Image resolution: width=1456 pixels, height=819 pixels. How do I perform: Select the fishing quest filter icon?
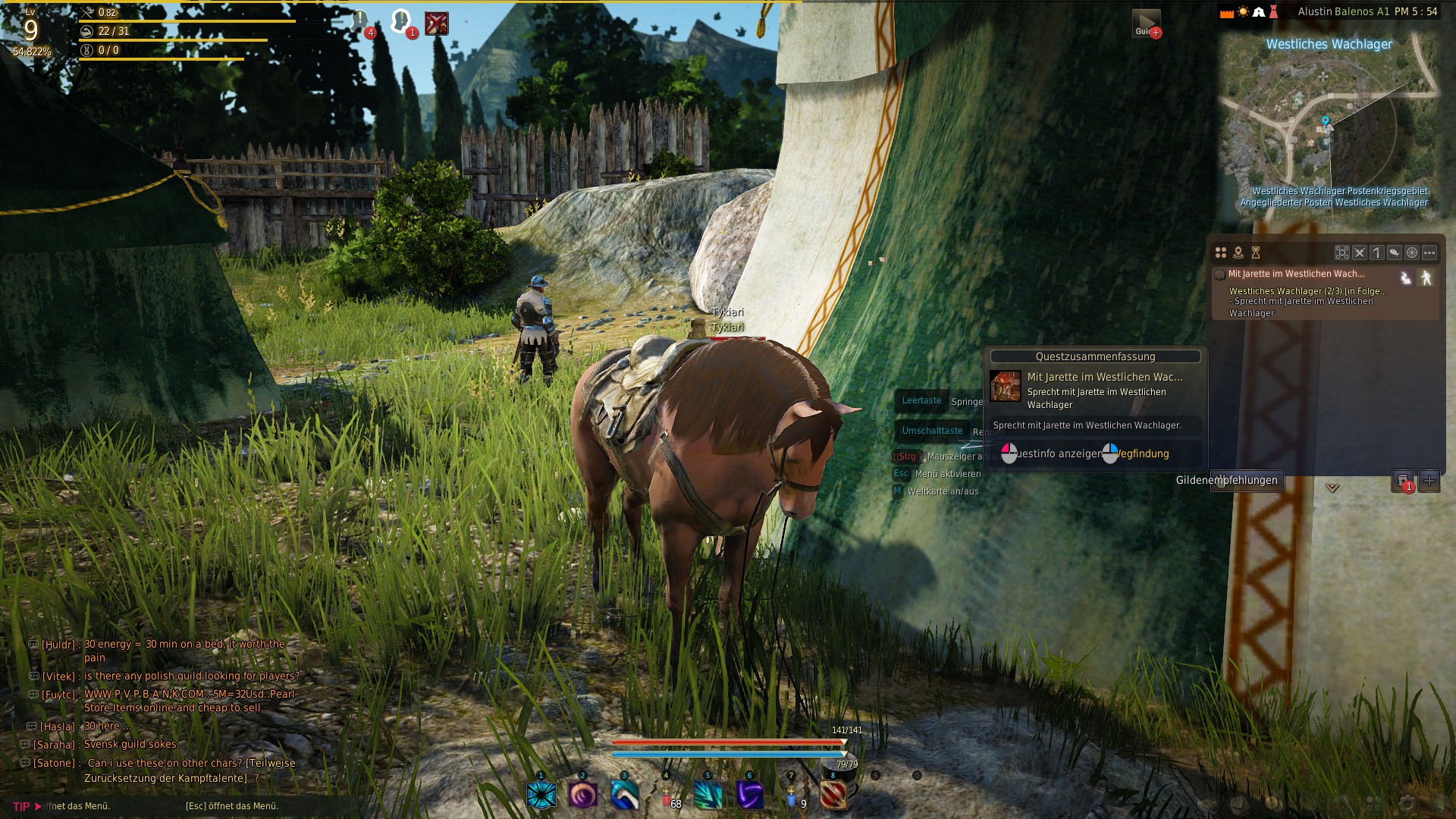[x=1394, y=253]
